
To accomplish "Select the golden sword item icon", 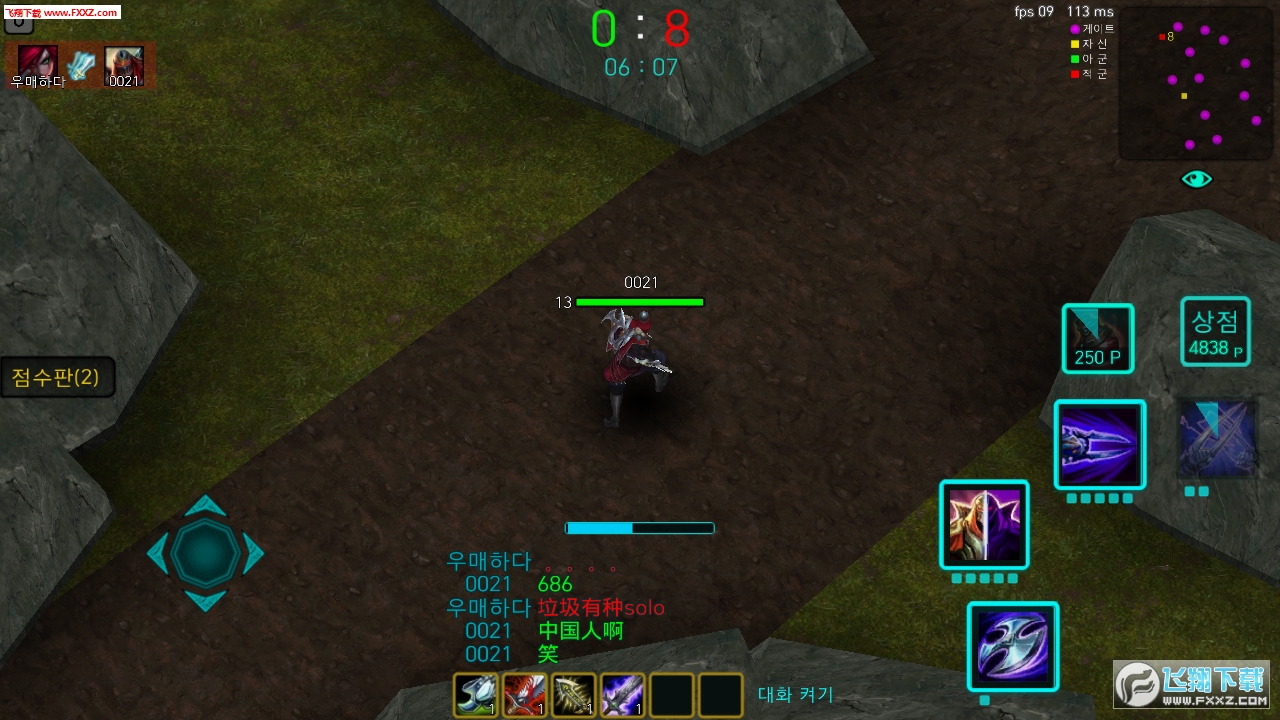I will pyautogui.click(x=573, y=694).
